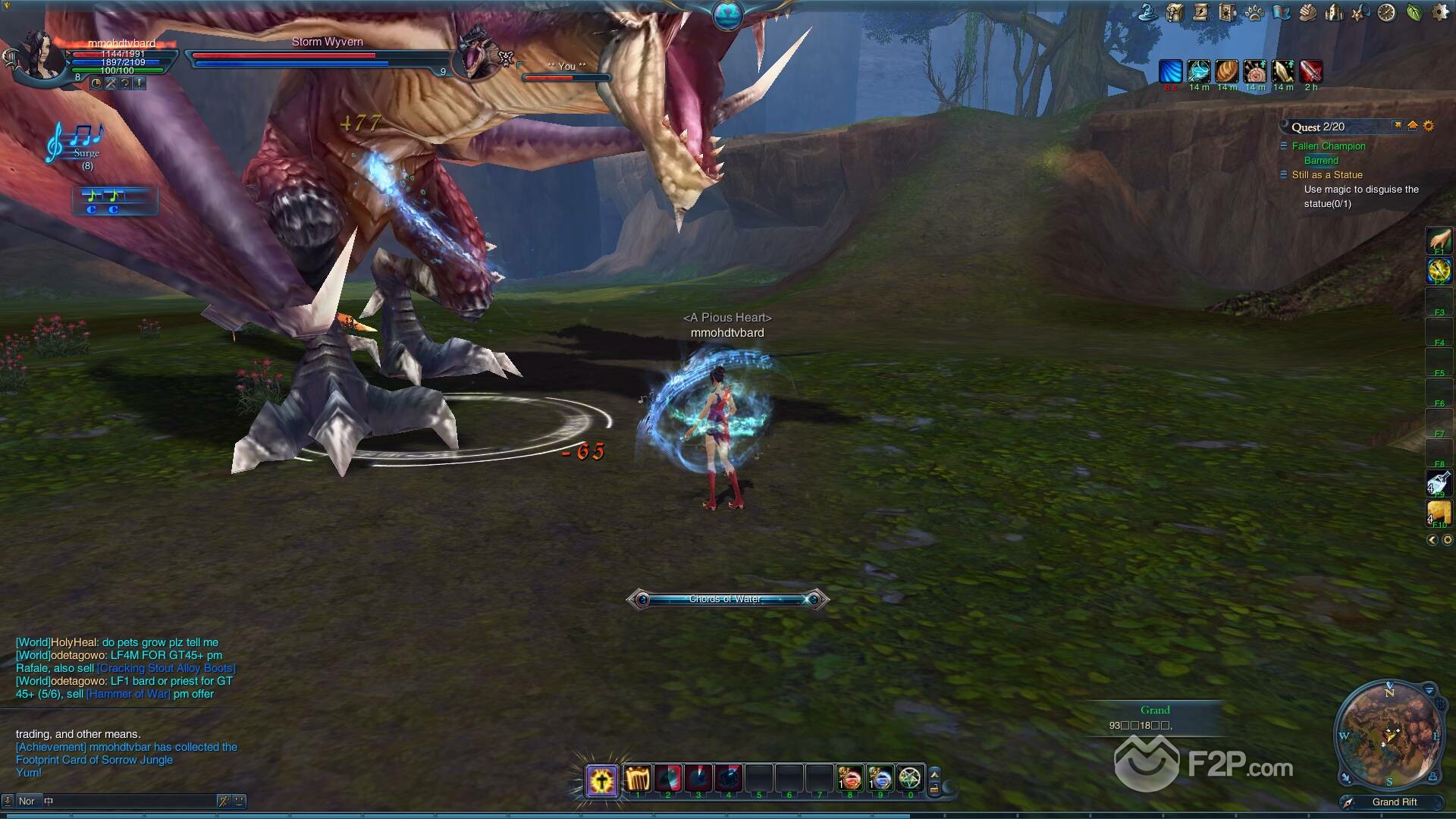Open quest tracker gear settings
Viewport: 1456px width, 819px height.
pos(1429,126)
